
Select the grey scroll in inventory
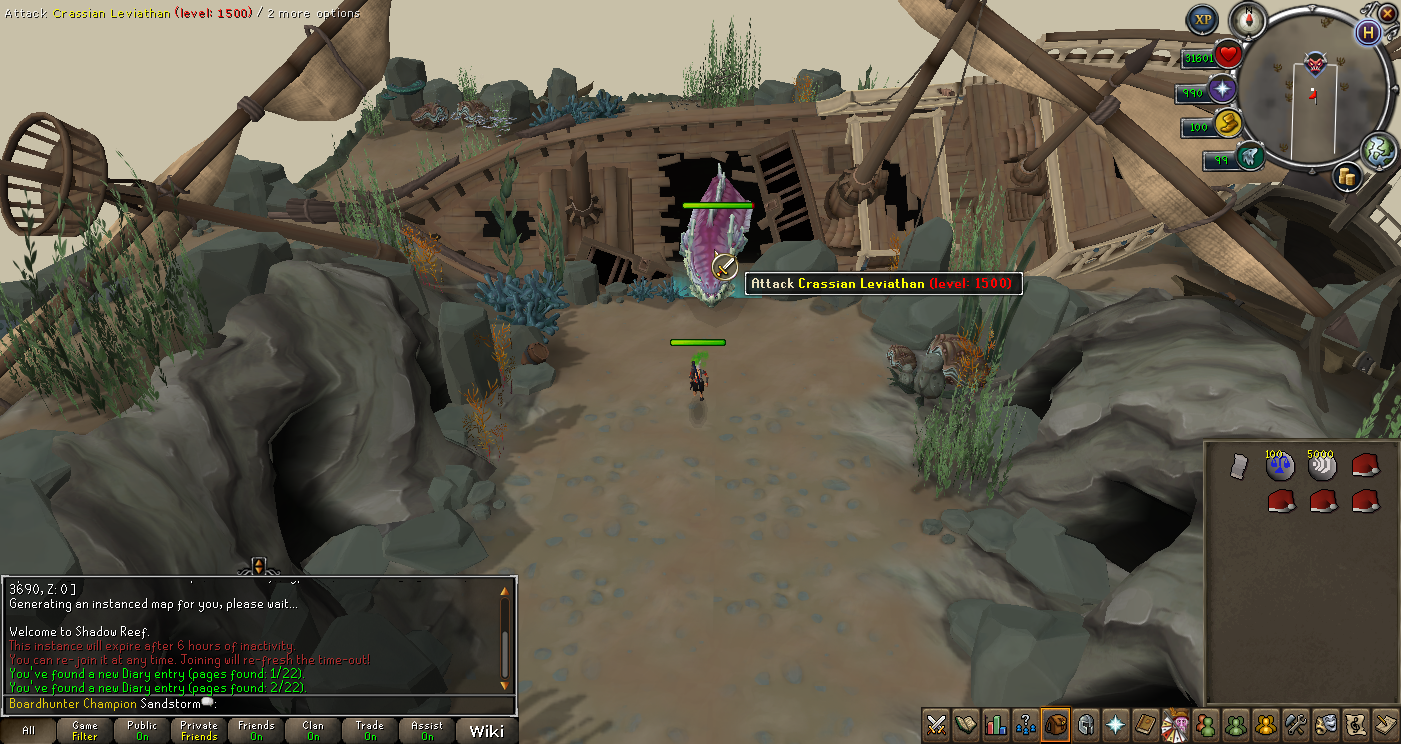pos(1238,466)
